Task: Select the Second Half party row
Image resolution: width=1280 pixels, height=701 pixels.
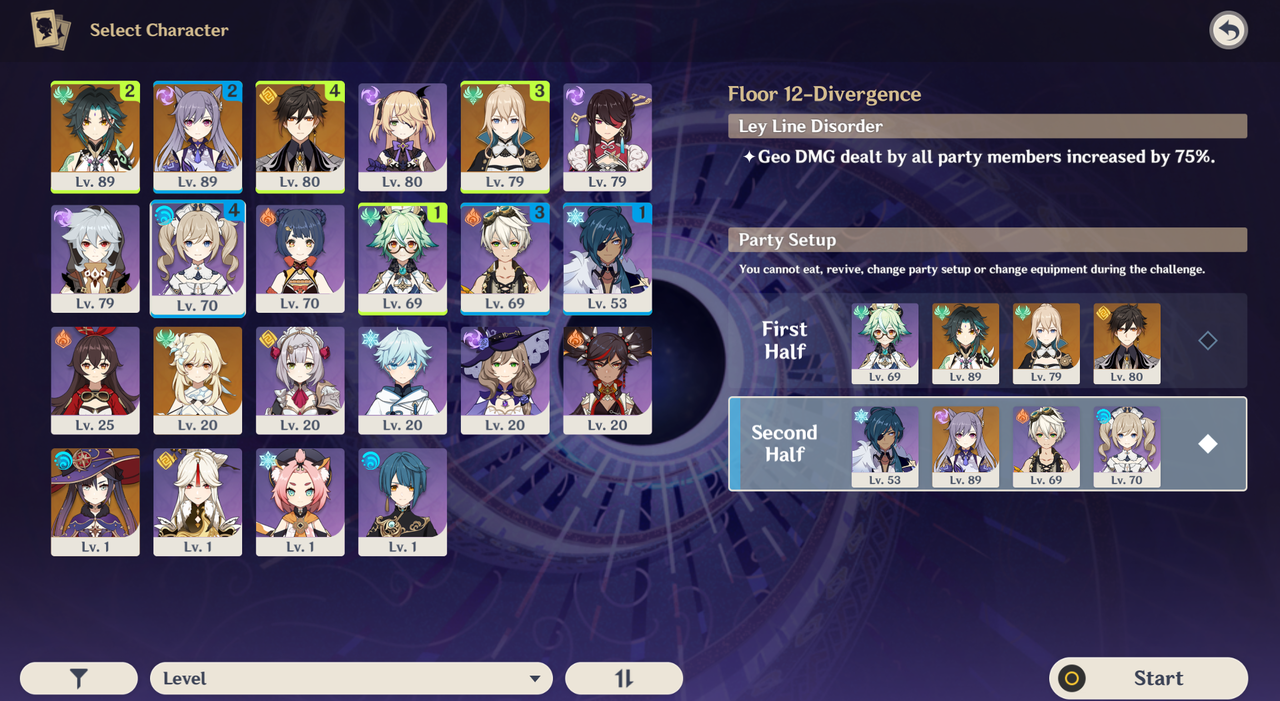Action: (987, 444)
